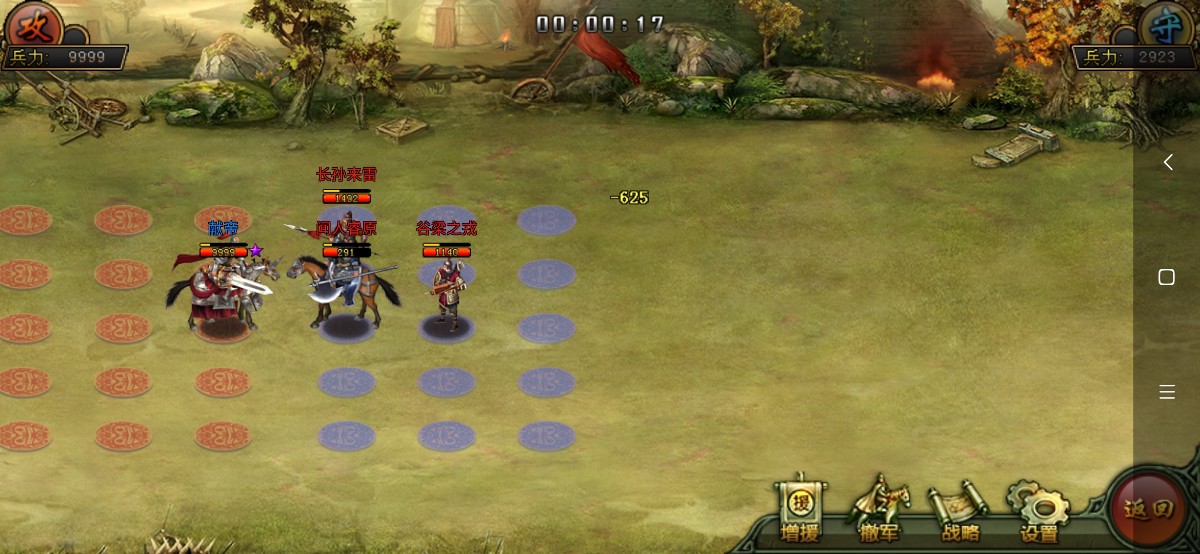This screenshot has width=1200, height=554.
Task: Select enemy unit 谷梁之戎
Action: (x=447, y=288)
